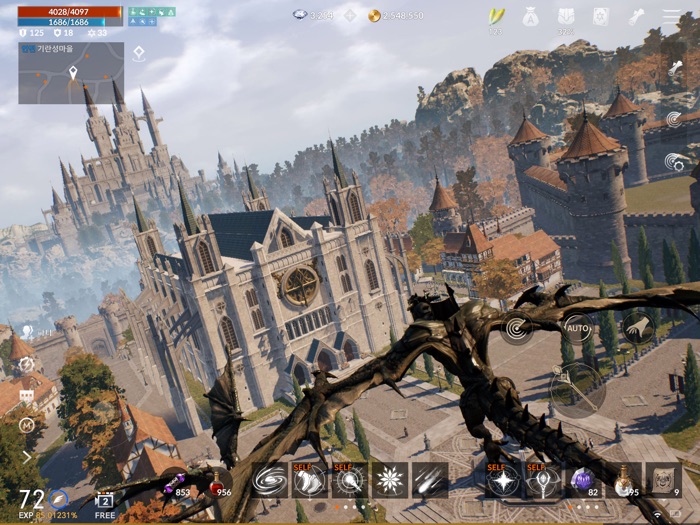Expand the left side panel arrow
The image size is (700, 525).
[26, 456]
